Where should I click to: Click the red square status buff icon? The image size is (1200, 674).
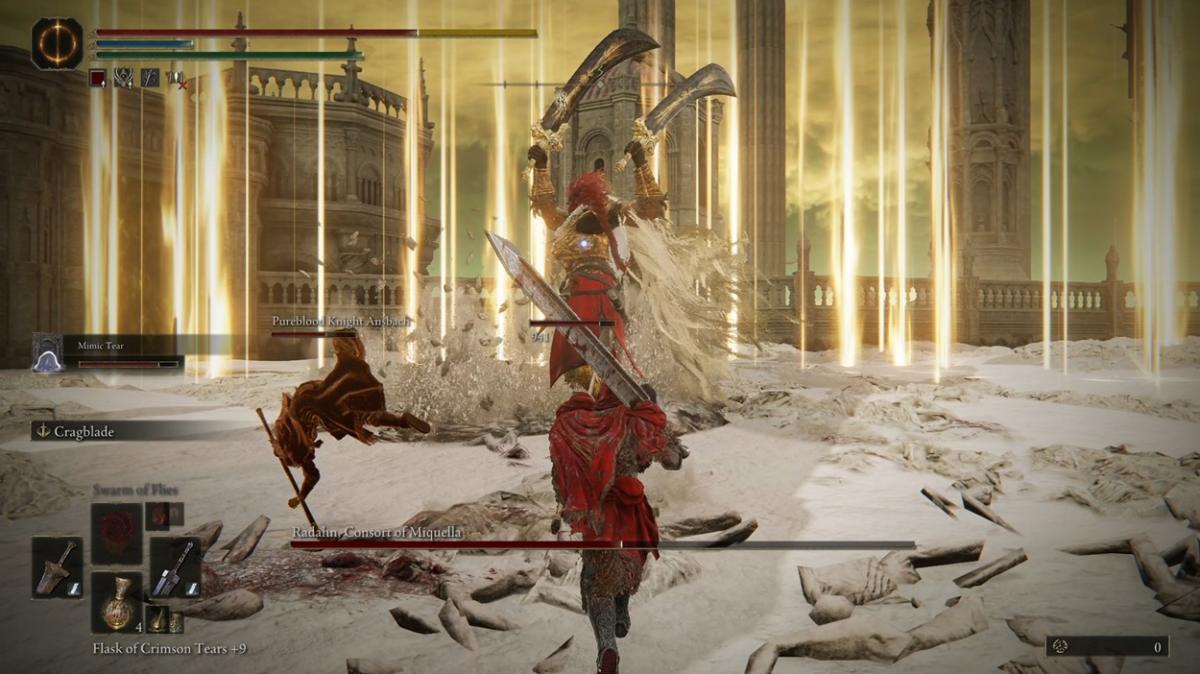(98, 78)
